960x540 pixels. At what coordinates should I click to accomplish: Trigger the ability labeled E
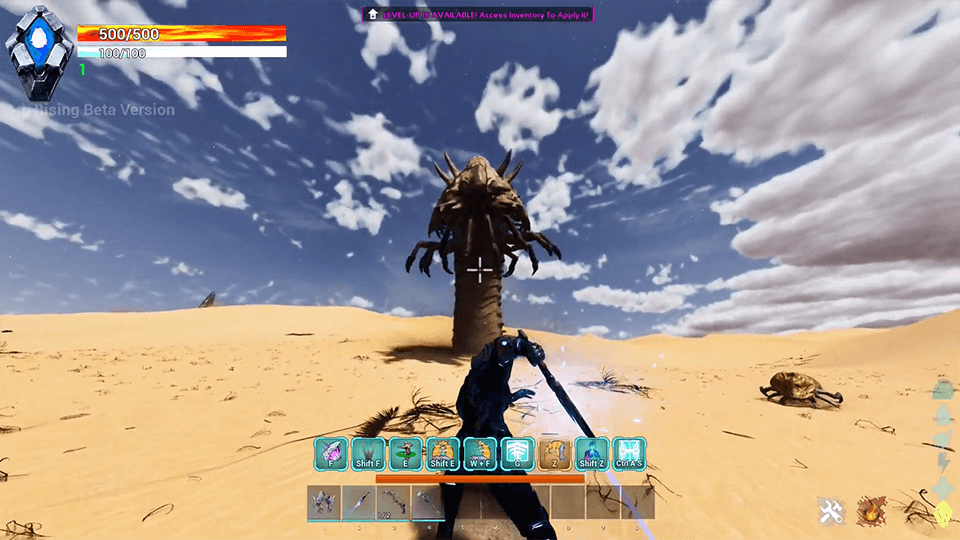[405, 454]
